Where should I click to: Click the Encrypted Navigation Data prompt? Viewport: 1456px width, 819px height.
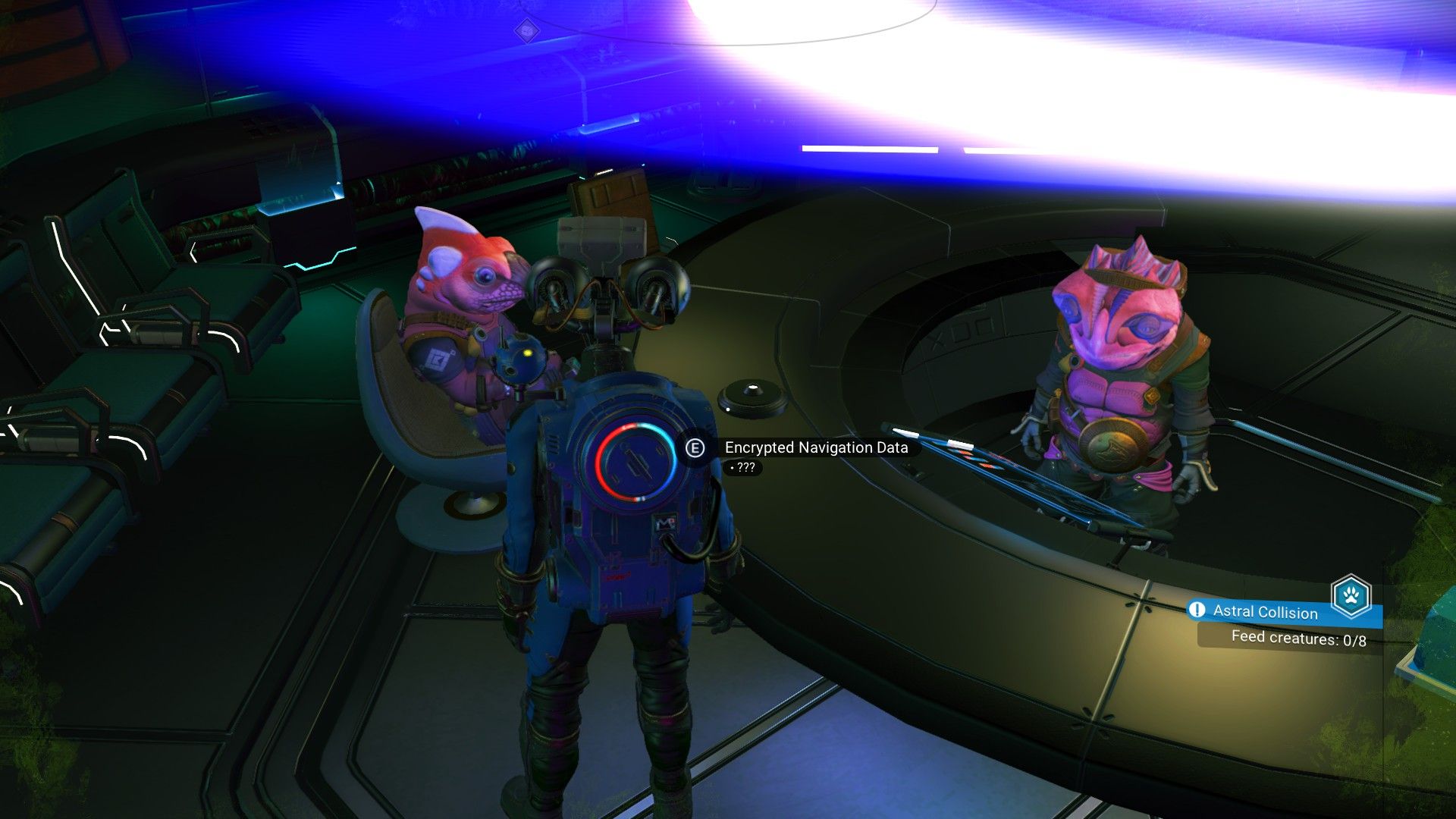[697, 448]
